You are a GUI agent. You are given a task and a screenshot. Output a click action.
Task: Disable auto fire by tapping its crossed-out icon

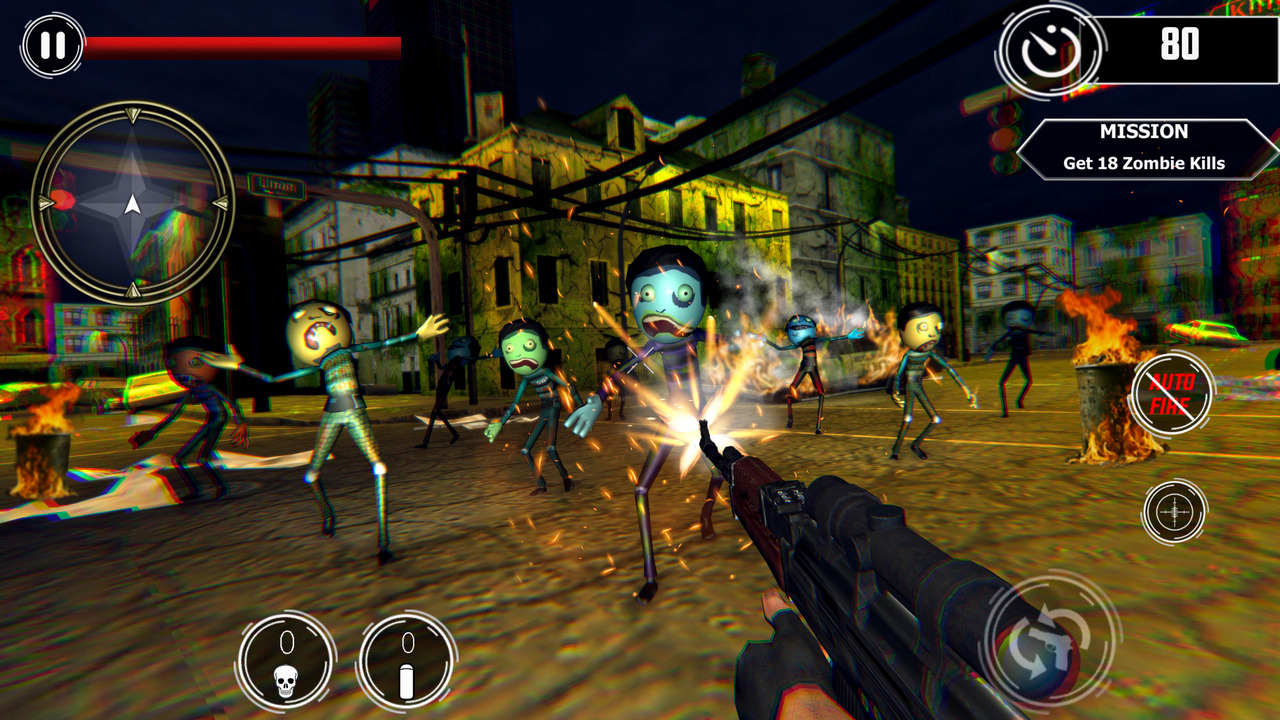click(1173, 393)
